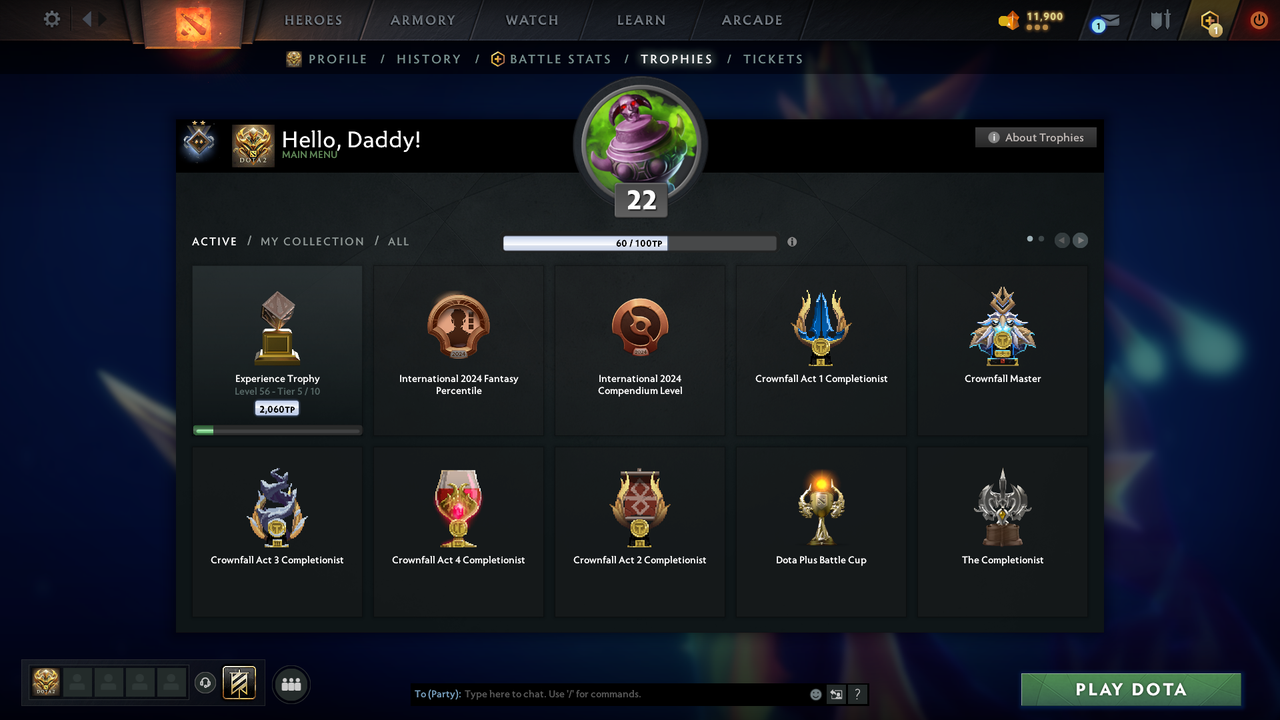Click the friends group icon near party slots

[x=290, y=684]
